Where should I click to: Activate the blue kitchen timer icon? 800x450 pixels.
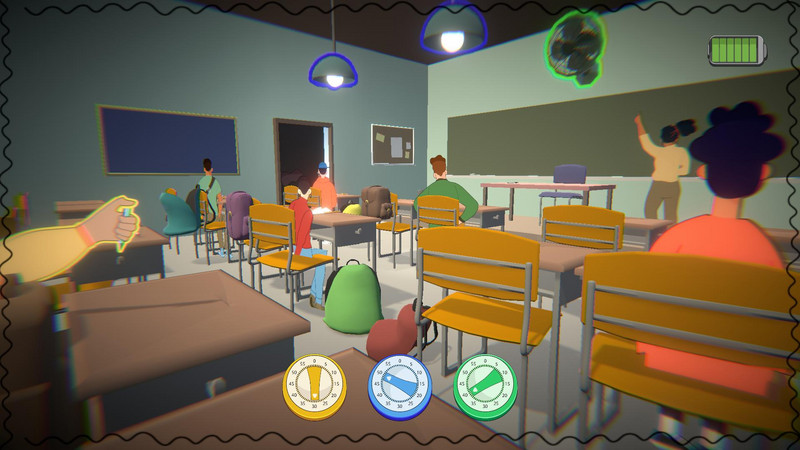tap(400, 385)
